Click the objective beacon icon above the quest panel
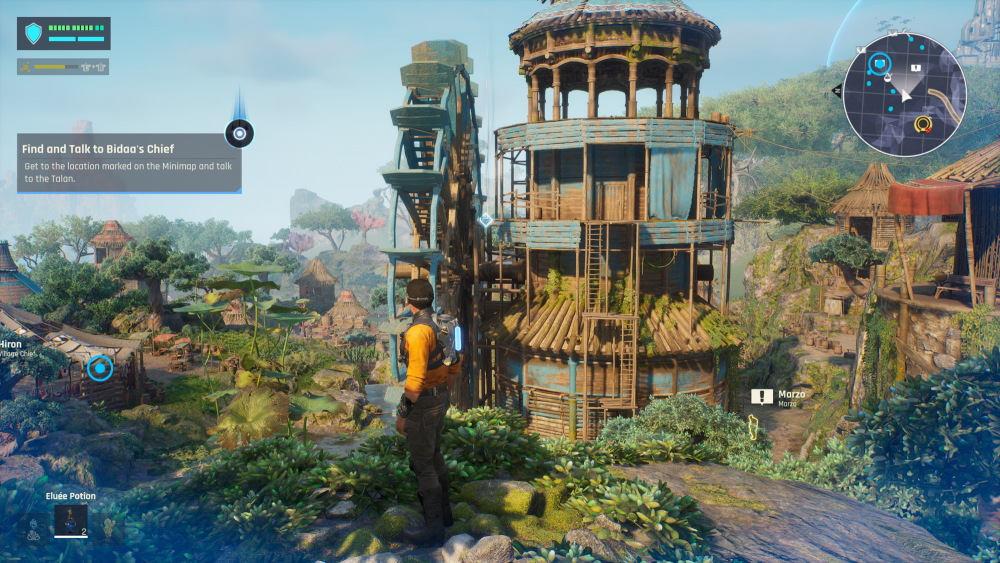This screenshot has width=1000, height=563. coord(240,132)
